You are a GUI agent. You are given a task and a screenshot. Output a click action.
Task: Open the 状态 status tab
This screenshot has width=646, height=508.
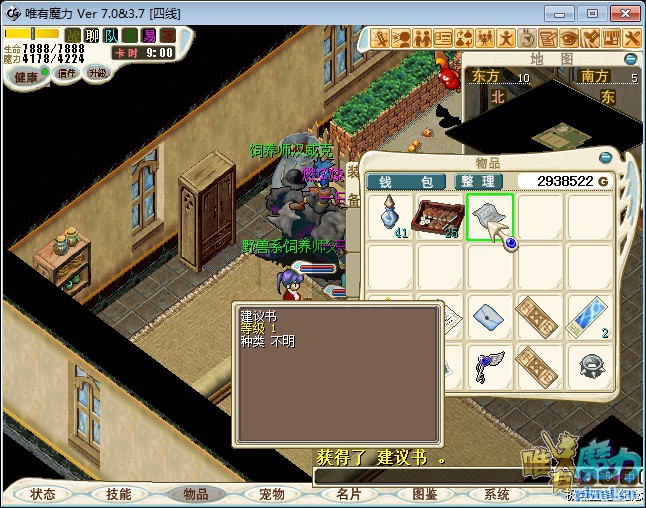click(x=43, y=494)
